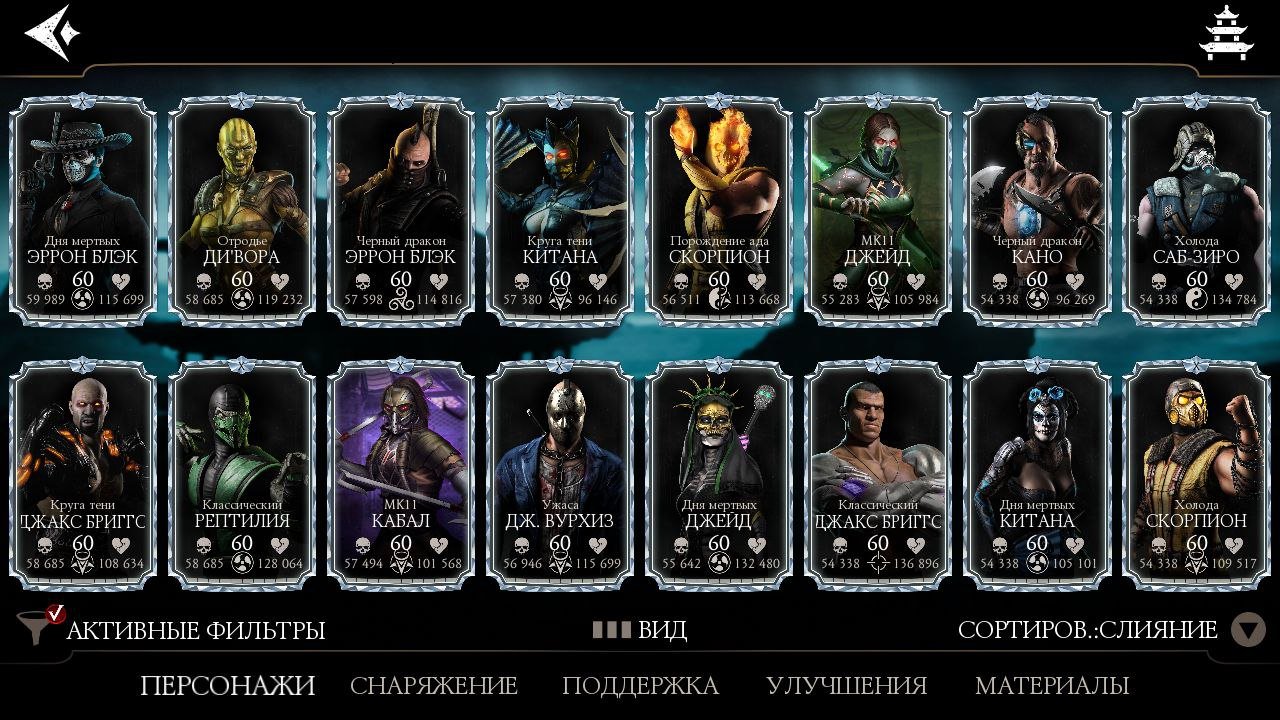Open the Материалы tab
The width and height of the screenshot is (1280, 720).
1052,686
